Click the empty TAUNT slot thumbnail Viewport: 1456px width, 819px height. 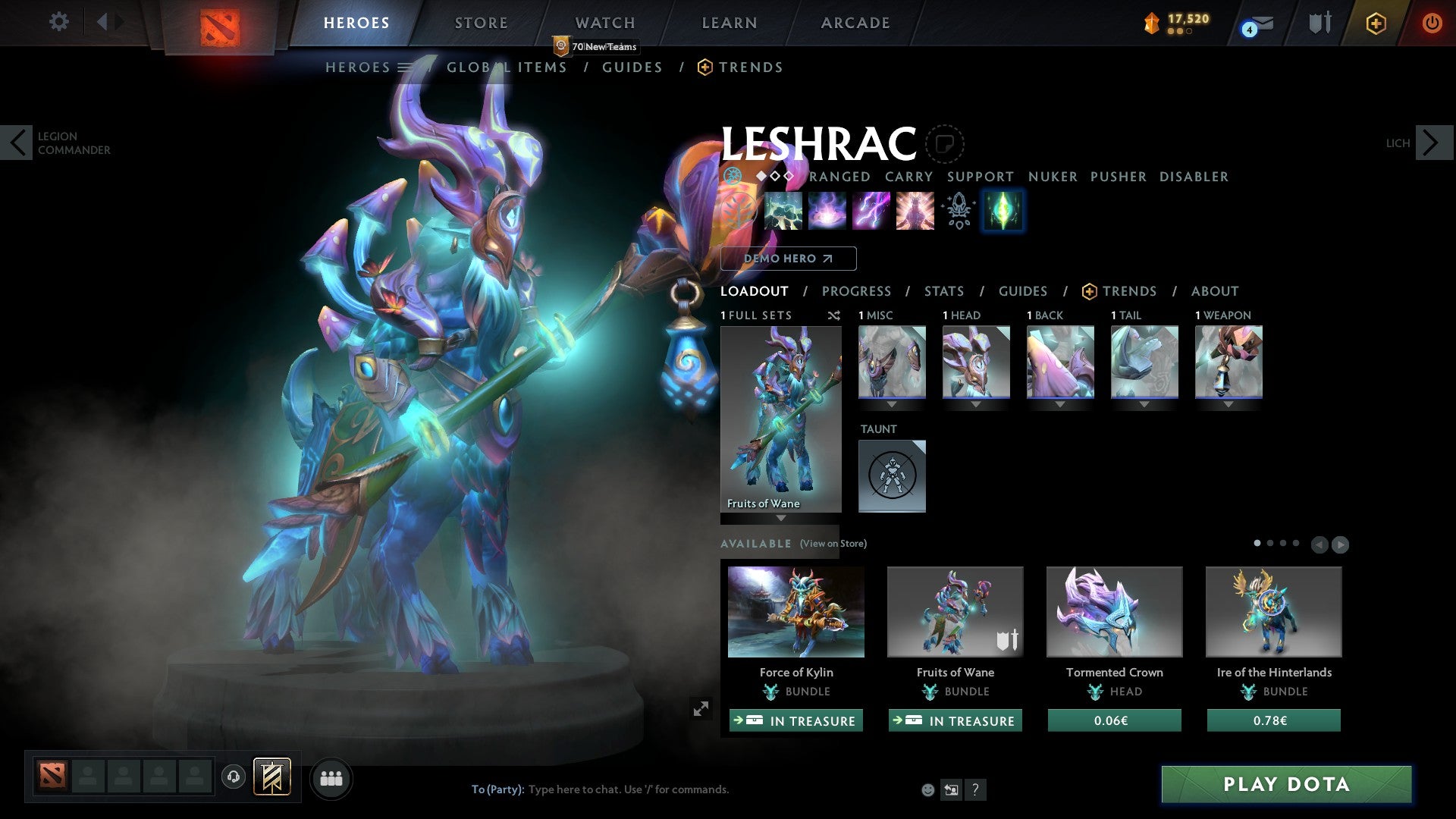892,475
